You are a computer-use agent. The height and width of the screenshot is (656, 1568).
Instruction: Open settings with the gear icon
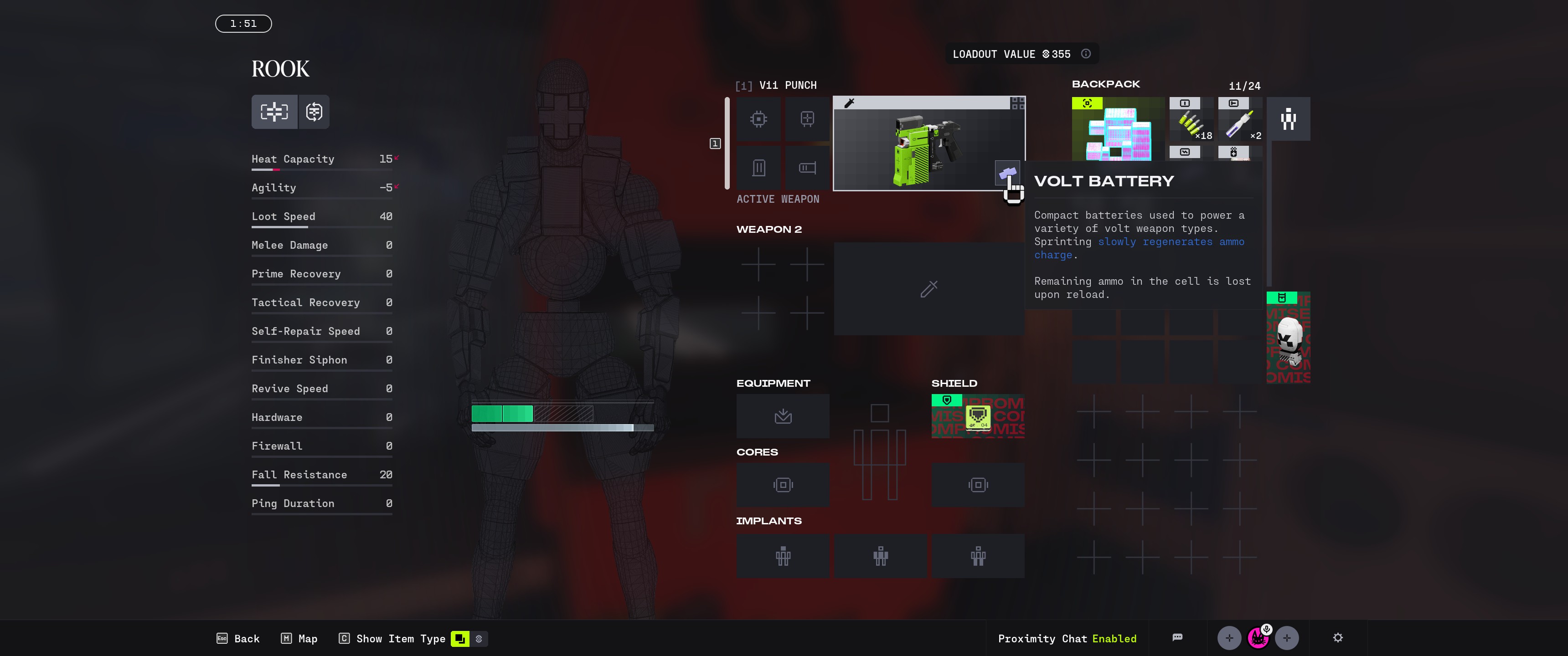1337,638
